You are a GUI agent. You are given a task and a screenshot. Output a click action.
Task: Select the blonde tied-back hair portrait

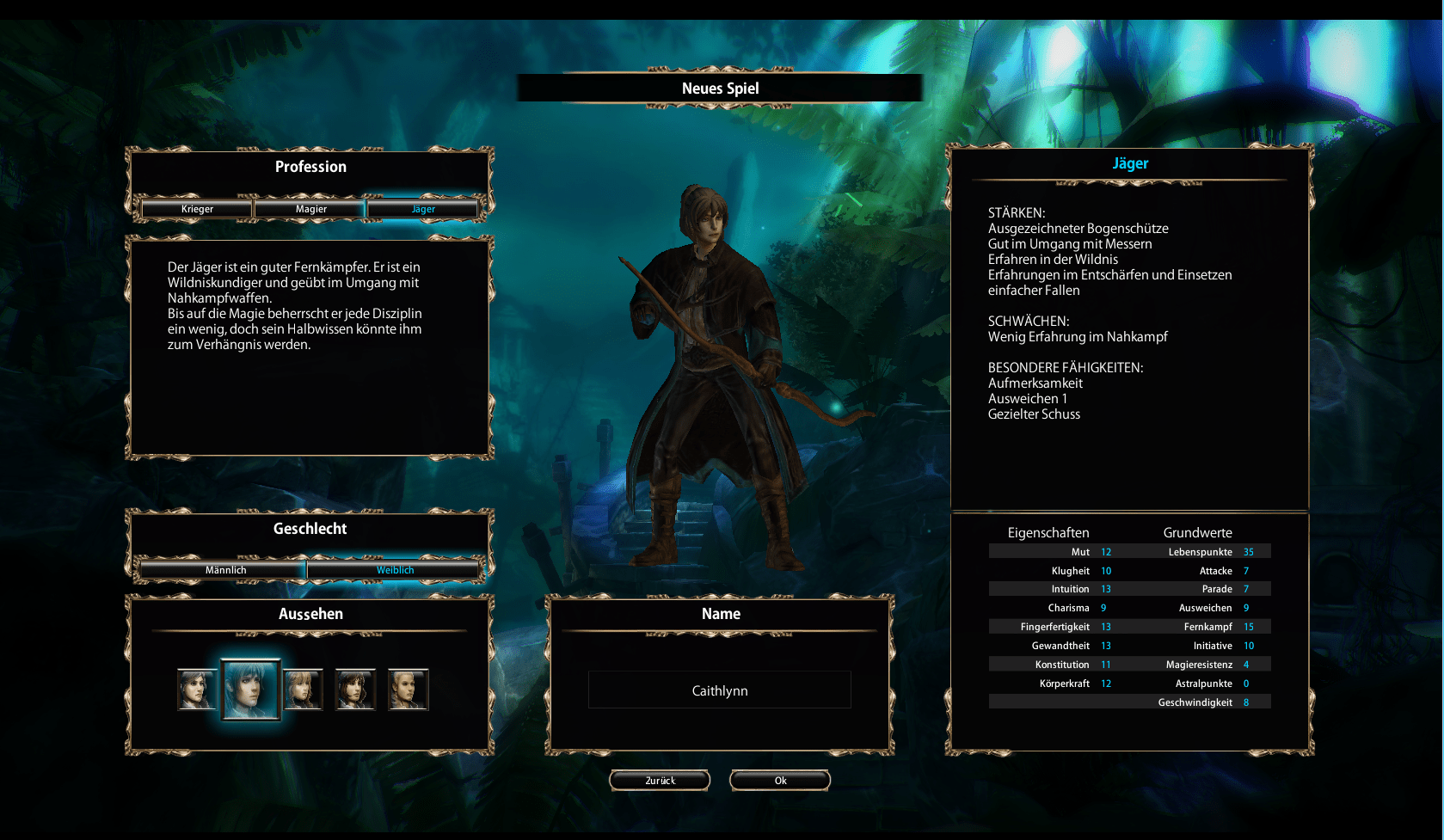click(x=408, y=690)
